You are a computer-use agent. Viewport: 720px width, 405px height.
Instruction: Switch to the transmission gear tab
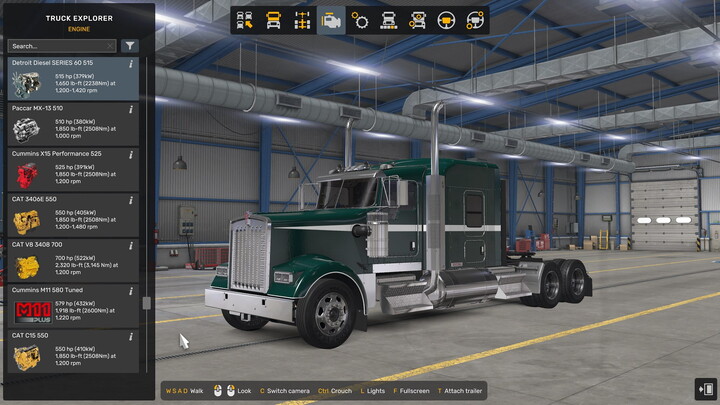click(x=360, y=20)
